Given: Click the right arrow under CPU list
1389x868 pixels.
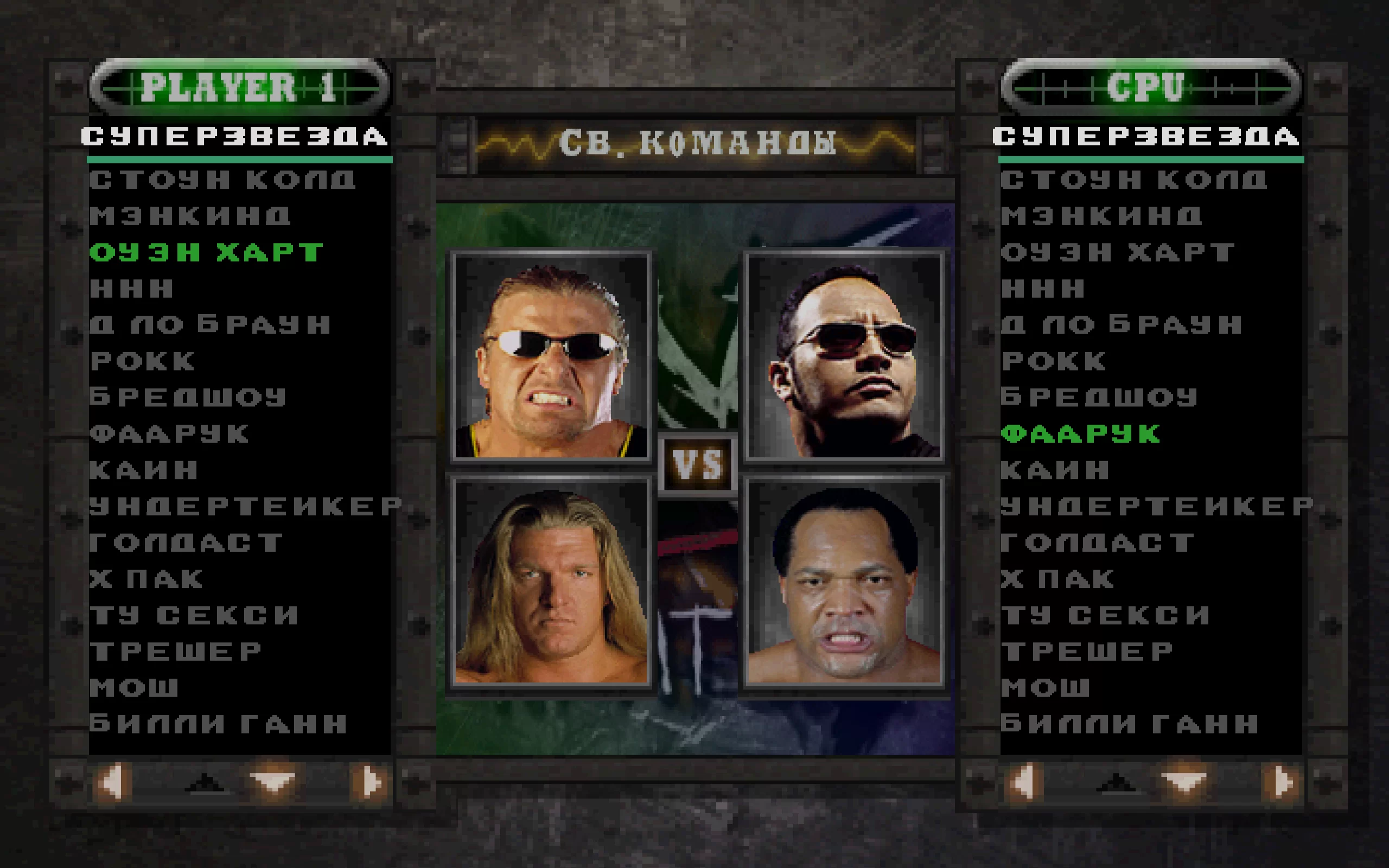Looking at the screenshot, I should (x=1282, y=782).
